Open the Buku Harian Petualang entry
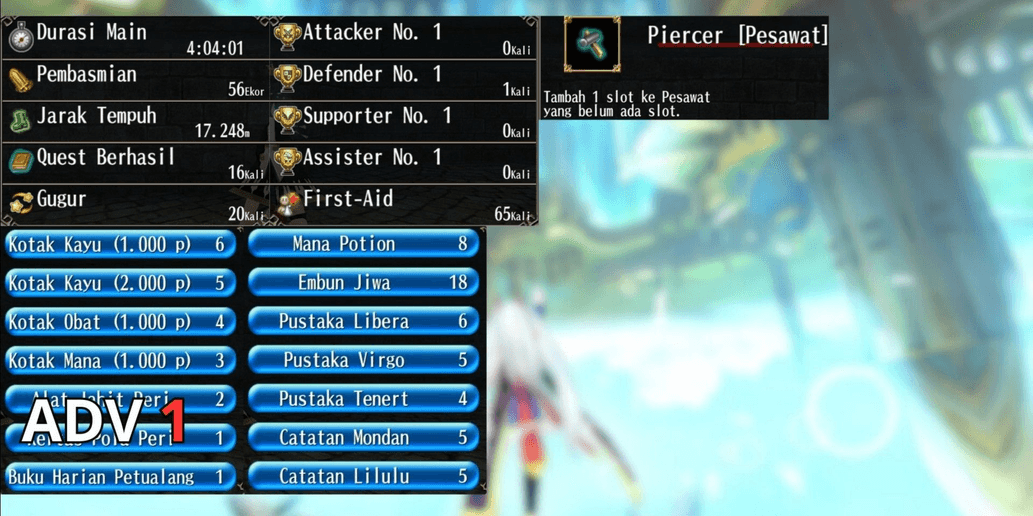Image resolution: width=1033 pixels, height=516 pixels. (120, 477)
